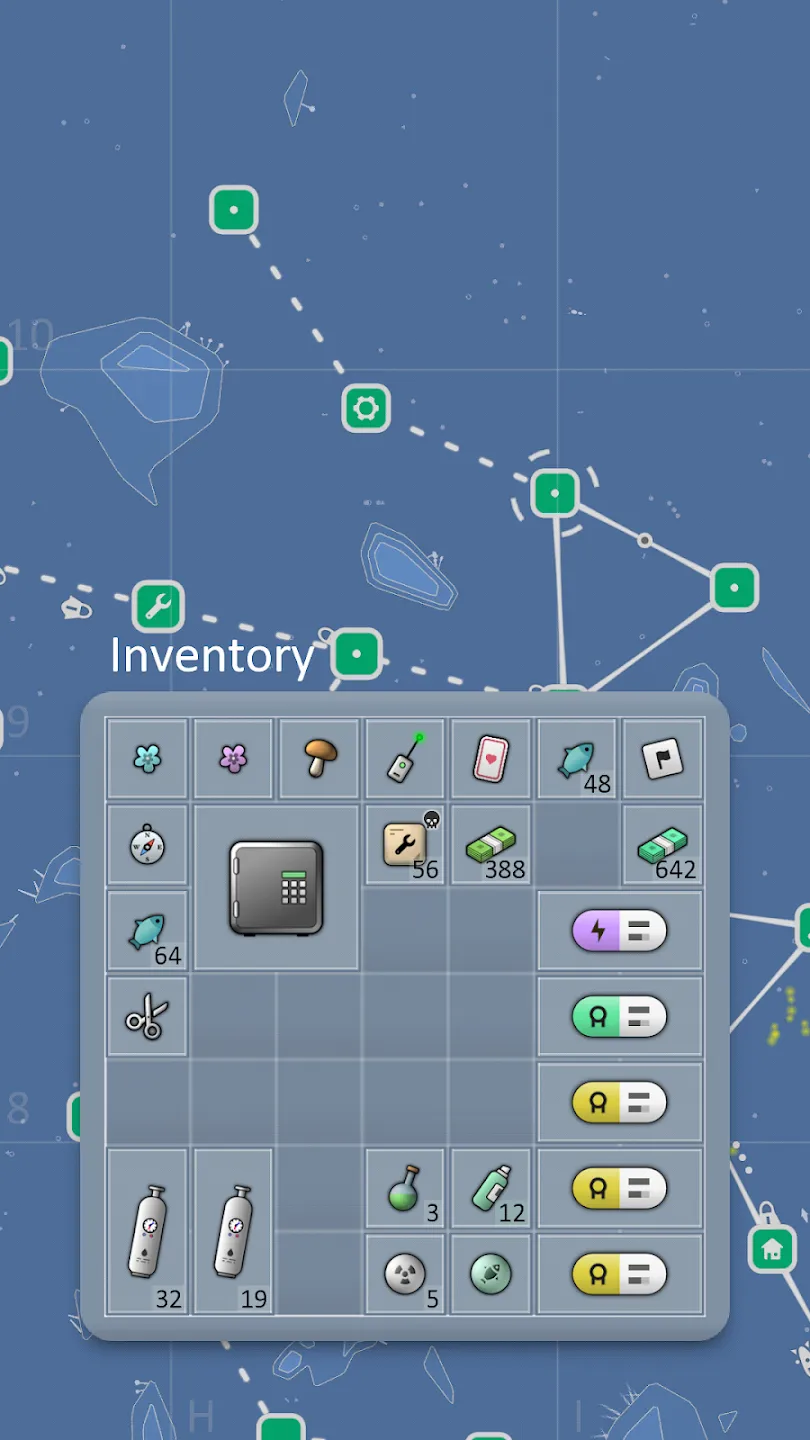This screenshot has width=810, height=1440.
Task: Select the purple flower item
Action: (x=233, y=759)
